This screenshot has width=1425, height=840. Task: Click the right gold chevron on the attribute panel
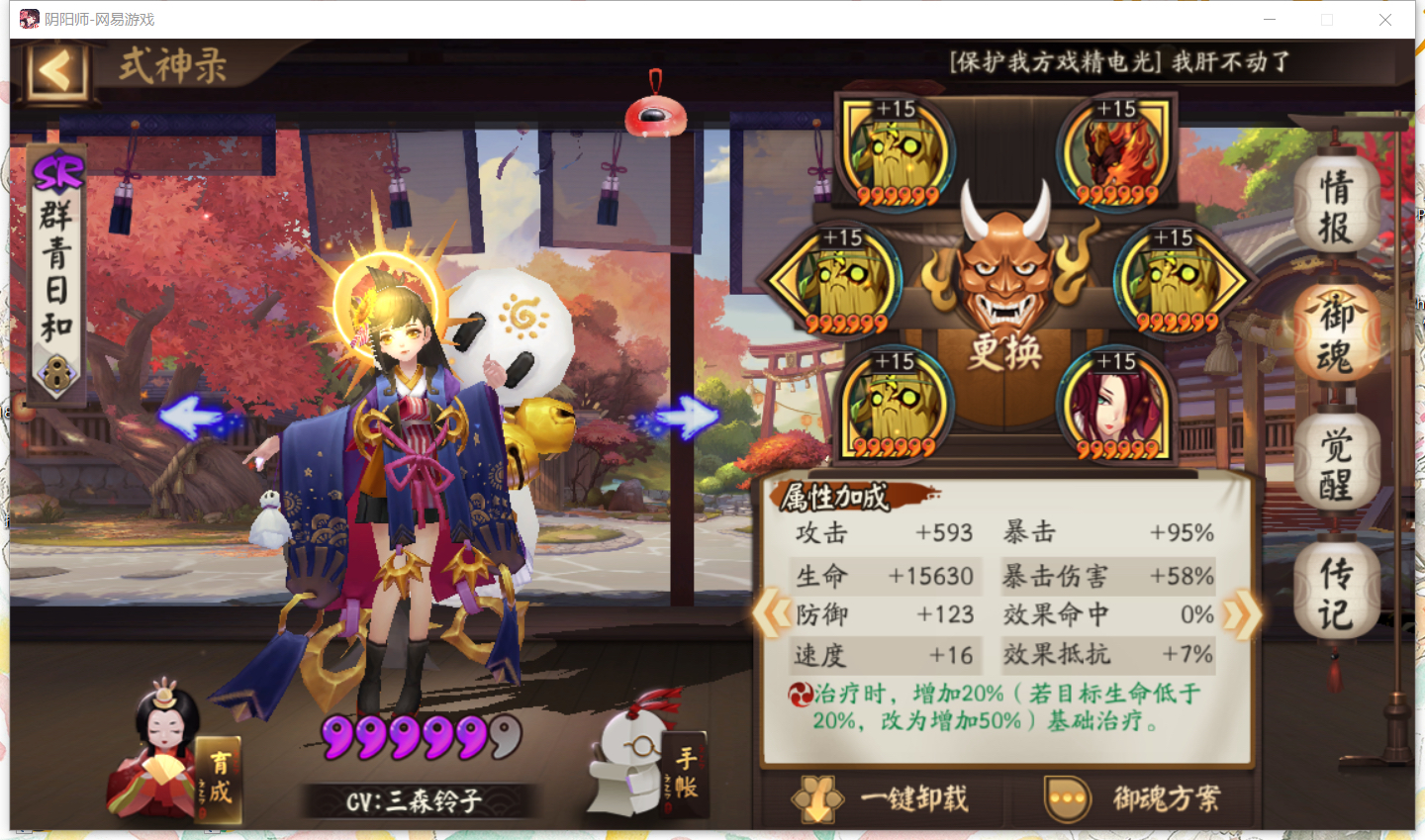coord(1240,613)
